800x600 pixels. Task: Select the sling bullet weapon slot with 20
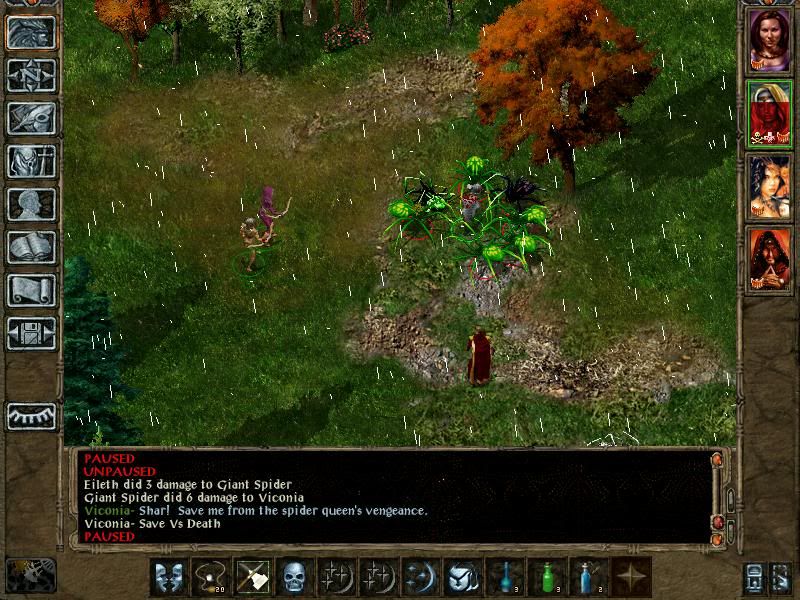210,577
